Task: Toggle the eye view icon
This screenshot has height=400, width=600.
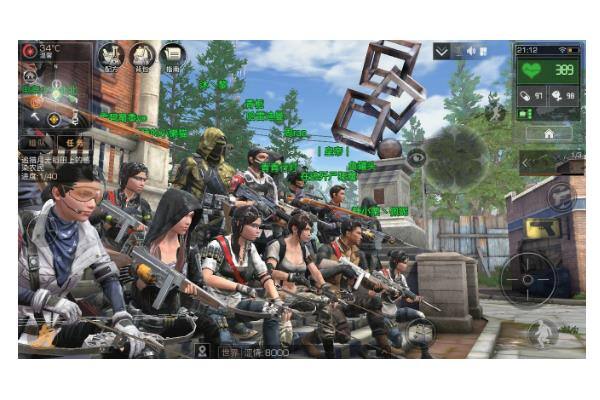Action: 417,157
